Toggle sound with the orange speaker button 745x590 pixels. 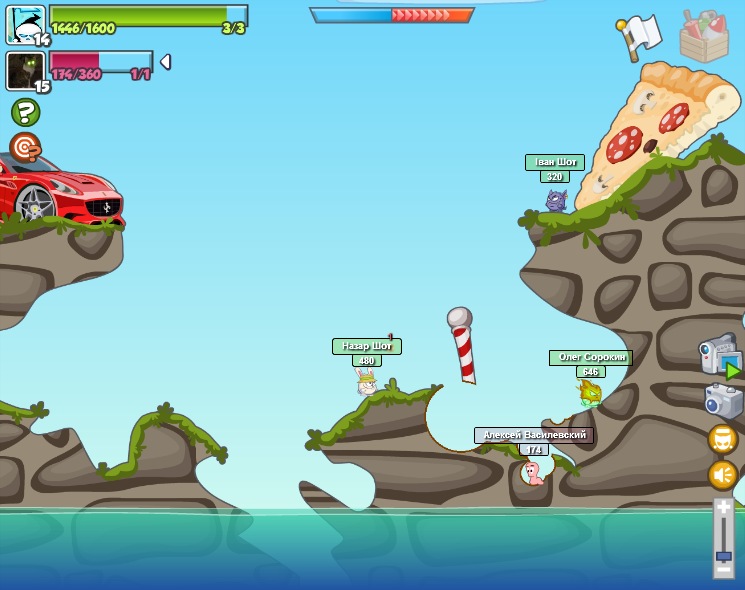[723, 474]
